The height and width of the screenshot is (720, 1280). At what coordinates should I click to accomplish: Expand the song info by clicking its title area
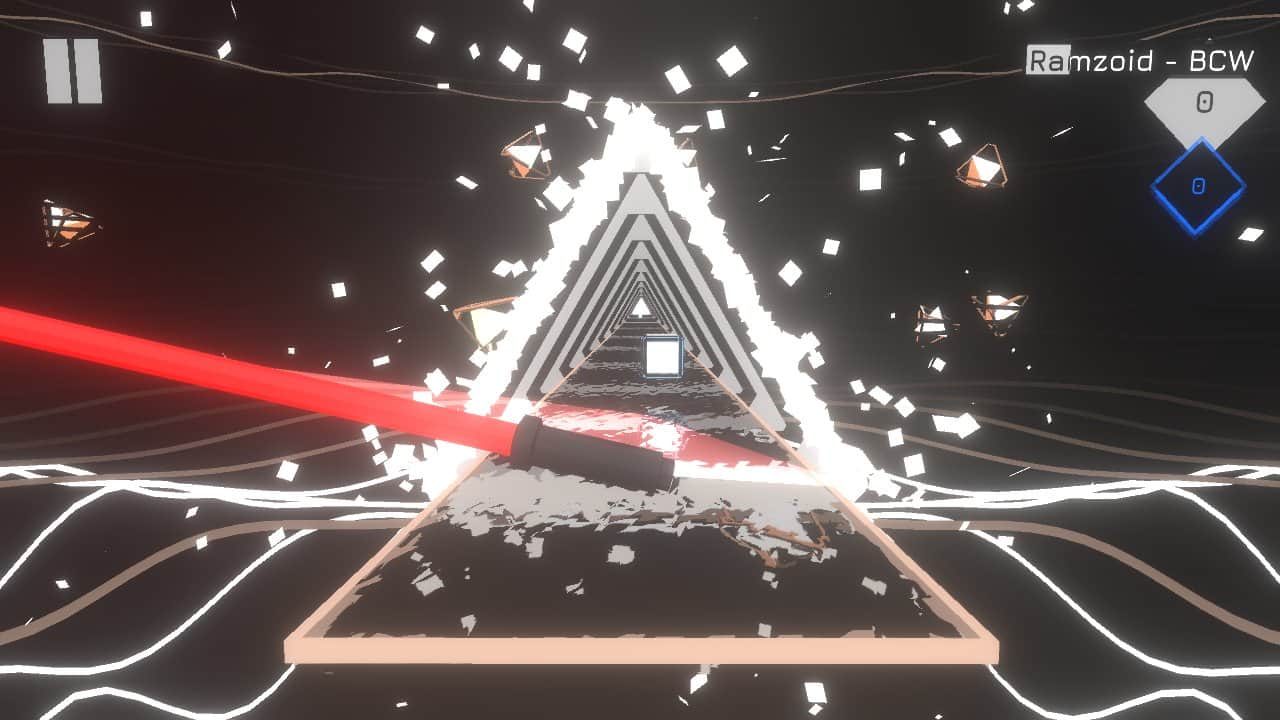coord(1140,58)
